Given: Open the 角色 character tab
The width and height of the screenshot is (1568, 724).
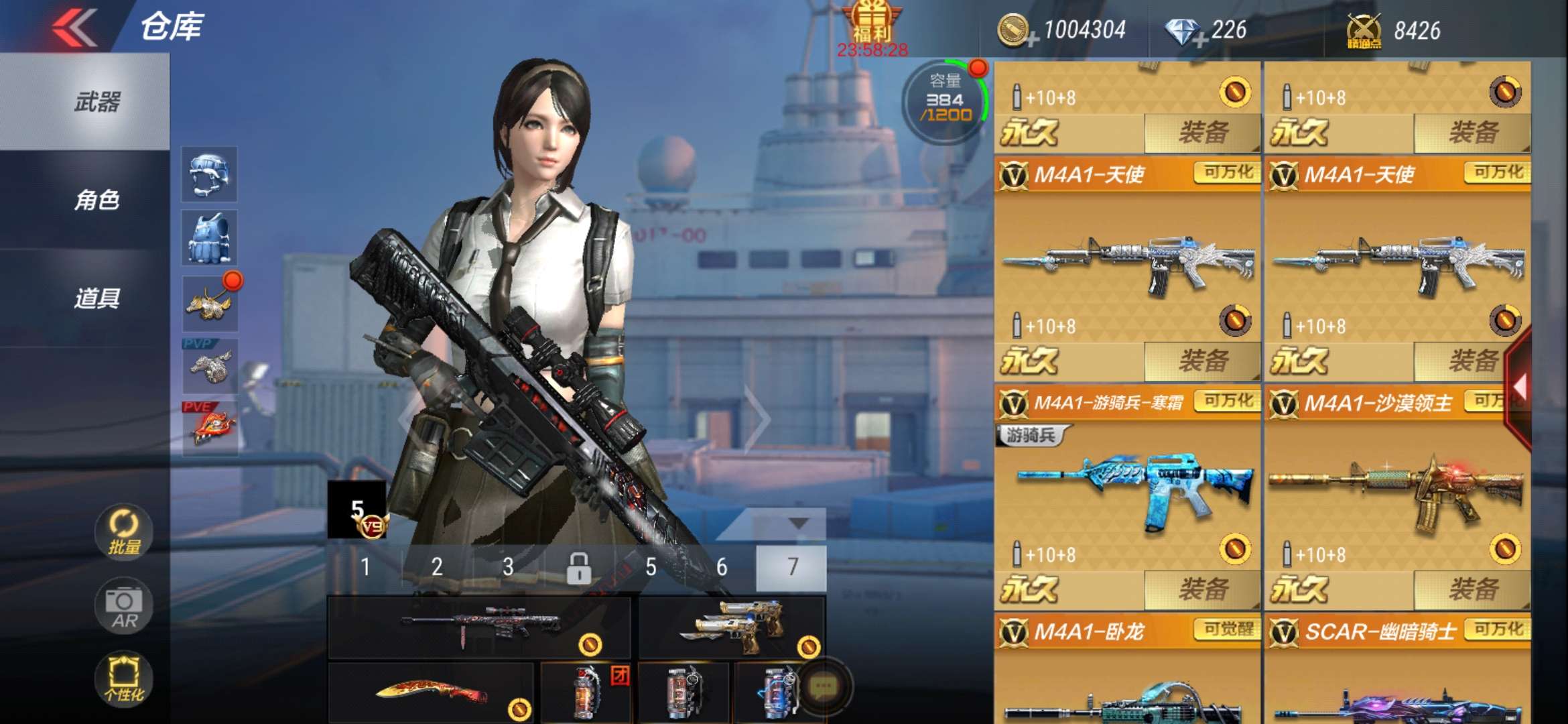Looking at the screenshot, I should tap(97, 200).
